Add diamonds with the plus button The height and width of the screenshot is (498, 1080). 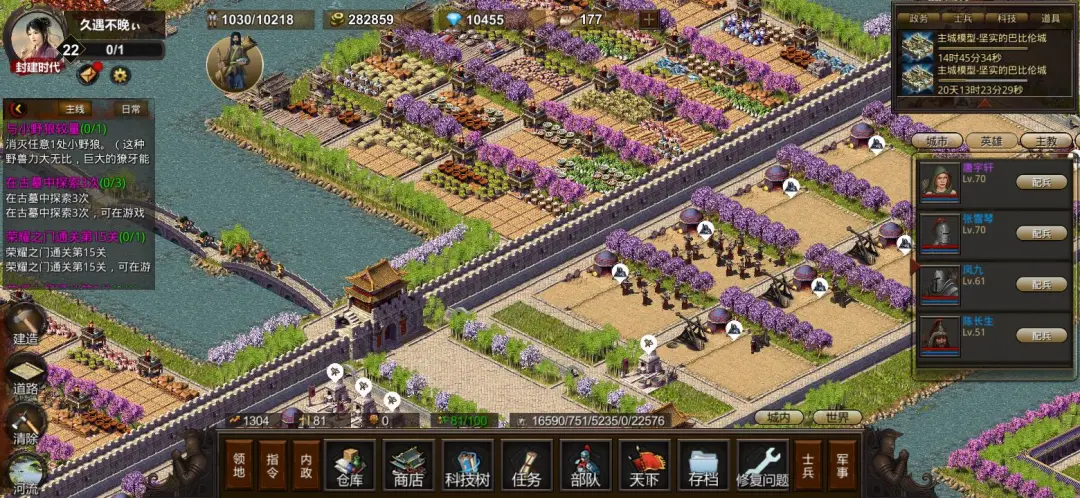[x=648, y=19]
